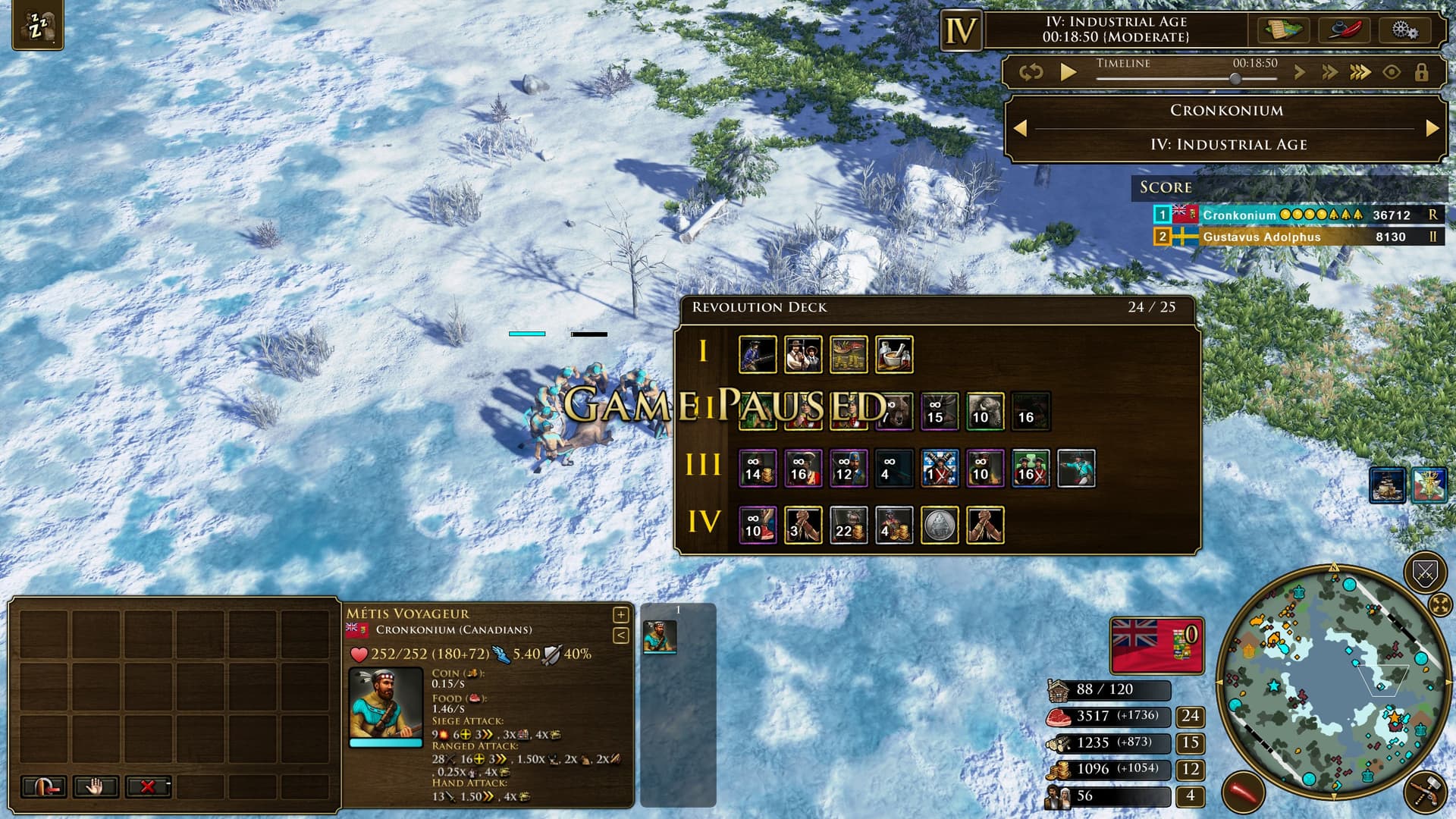The image size is (1456, 819).
Task: Toggle the padlock camera lock icon
Action: coord(1421,72)
